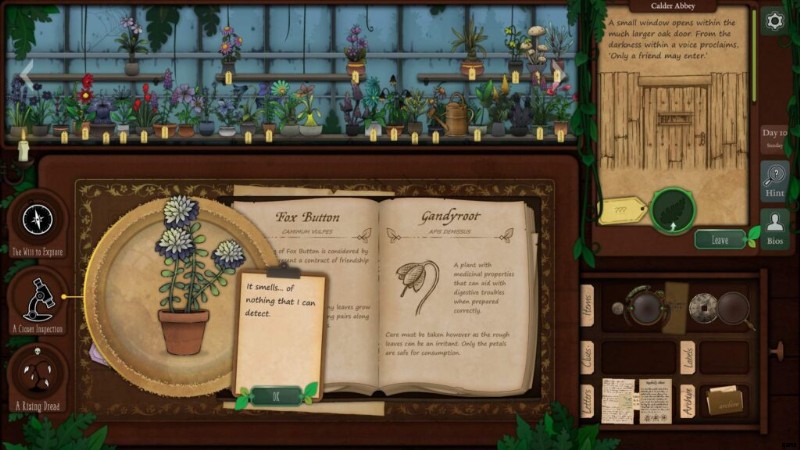Confirm the smell note with OK

coord(272,394)
